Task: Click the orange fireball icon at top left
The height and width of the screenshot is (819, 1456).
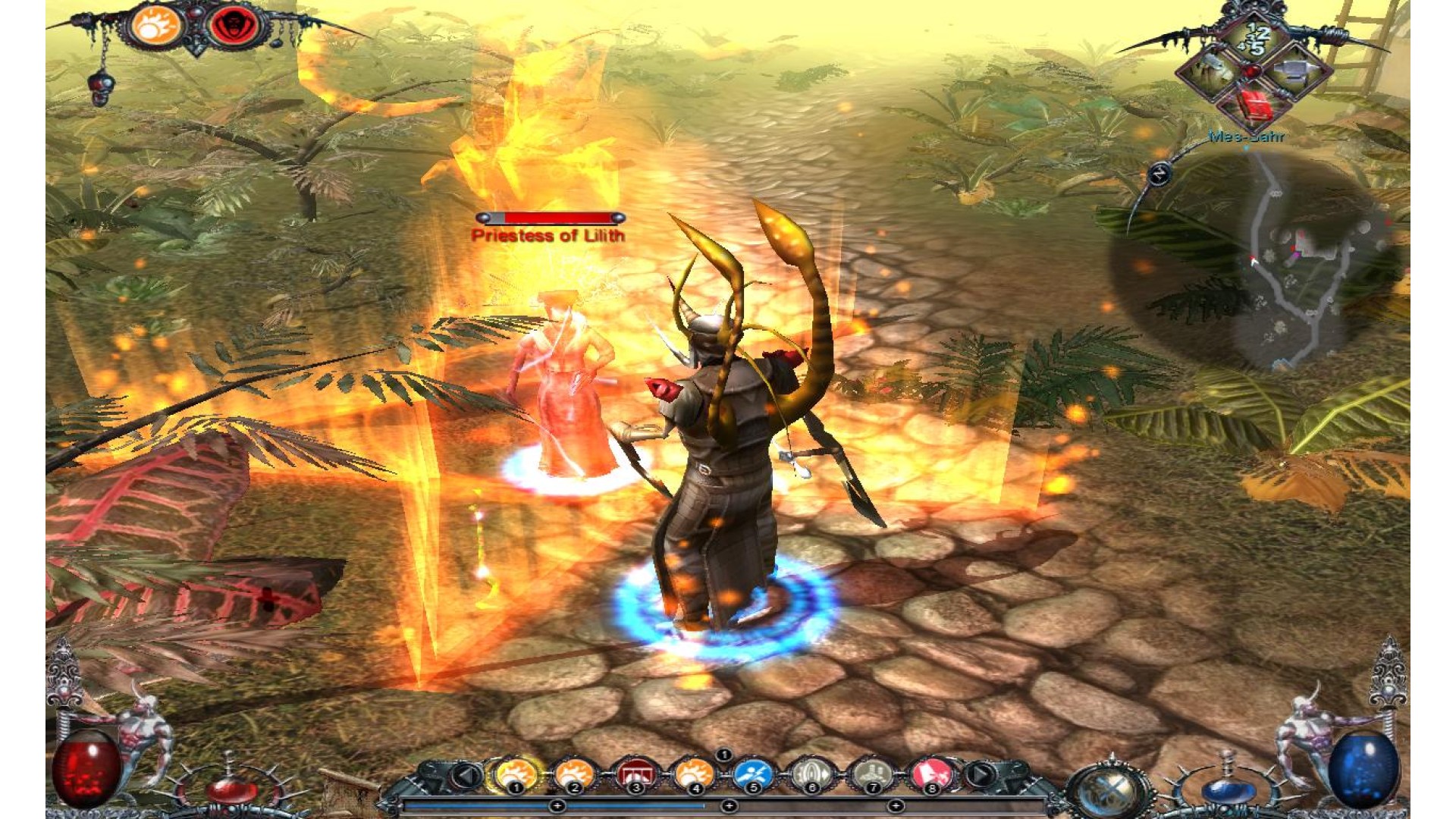Action: click(156, 26)
